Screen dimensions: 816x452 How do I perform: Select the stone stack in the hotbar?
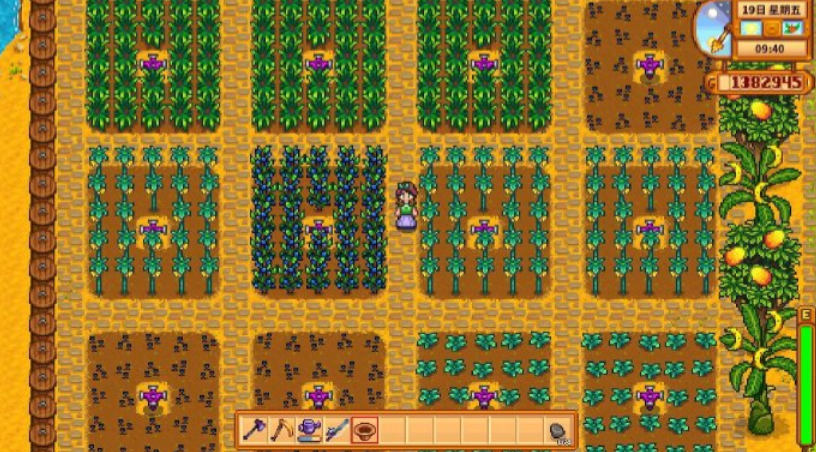click(557, 430)
